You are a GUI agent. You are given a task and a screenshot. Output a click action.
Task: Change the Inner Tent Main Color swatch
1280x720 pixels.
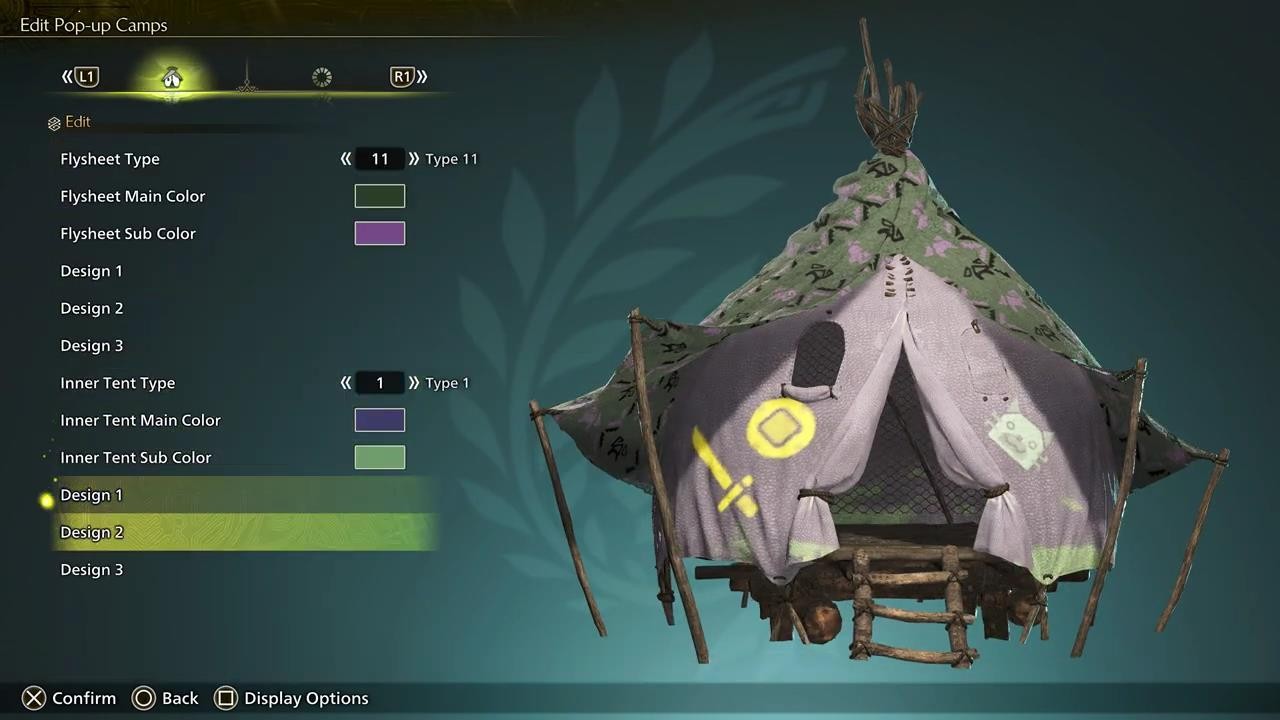(x=380, y=420)
